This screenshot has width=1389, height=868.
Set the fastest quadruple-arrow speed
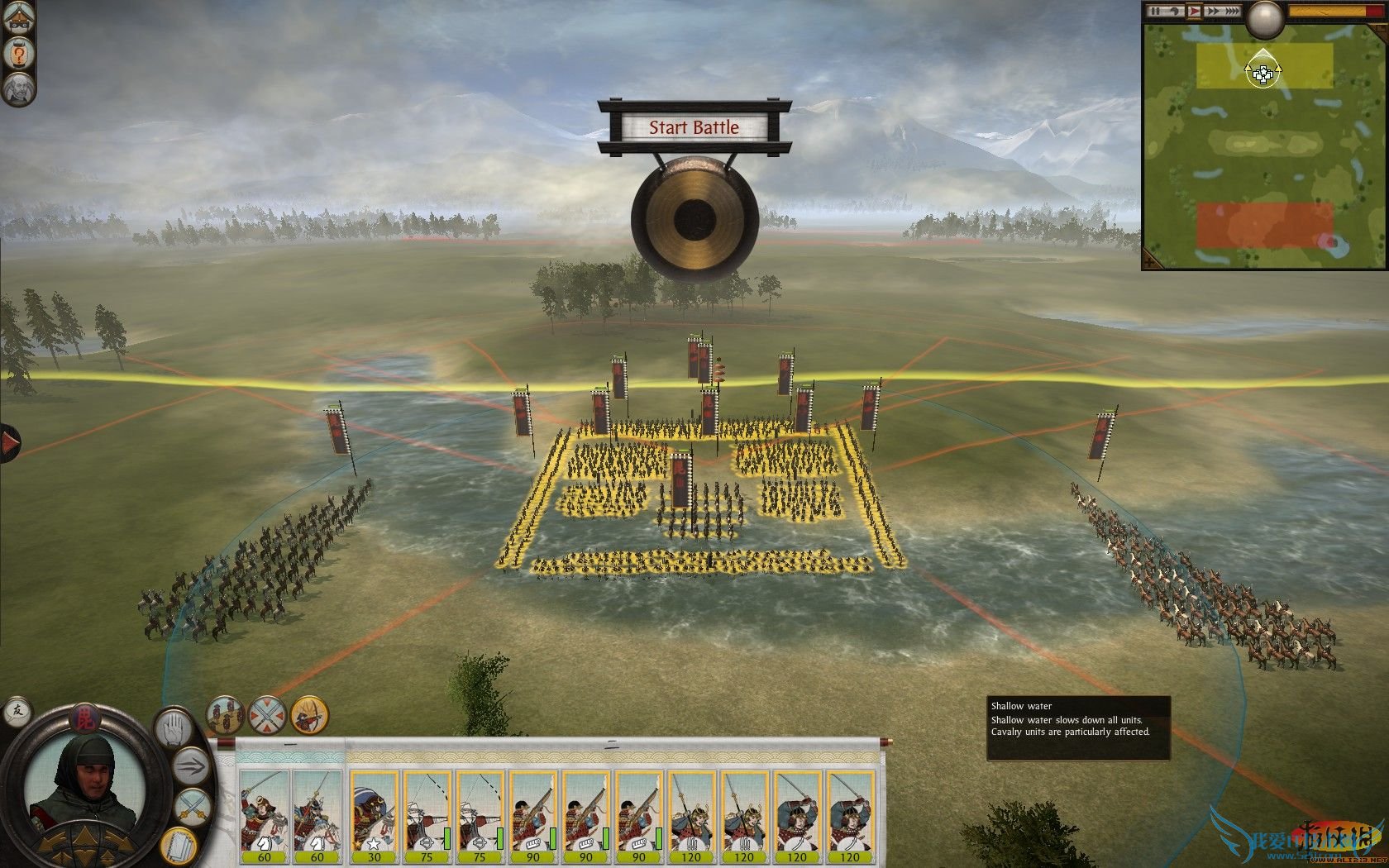pyautogui.click(x=1234, y=12)
